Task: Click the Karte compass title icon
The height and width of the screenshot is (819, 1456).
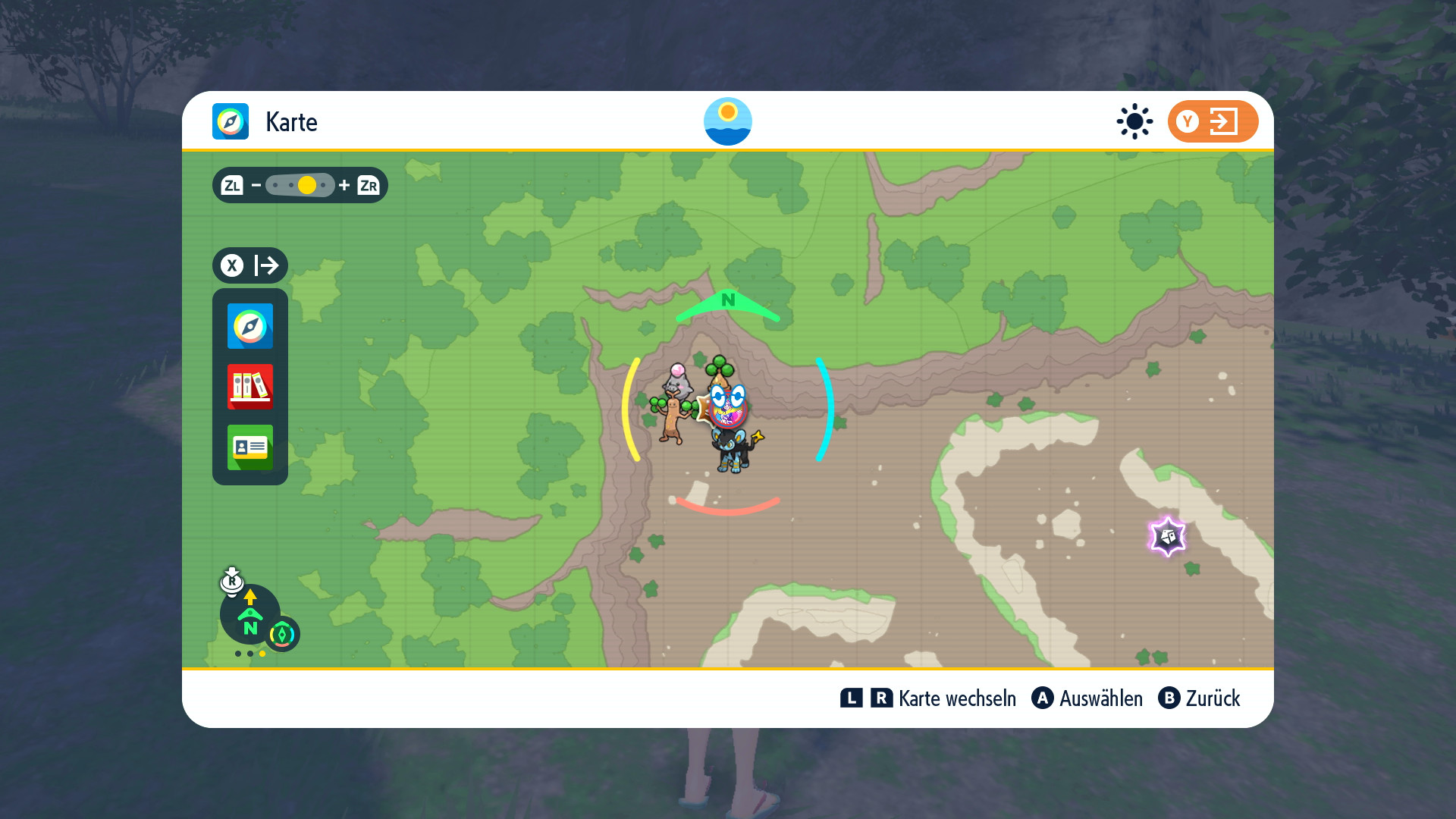Action: coord(231,121)
